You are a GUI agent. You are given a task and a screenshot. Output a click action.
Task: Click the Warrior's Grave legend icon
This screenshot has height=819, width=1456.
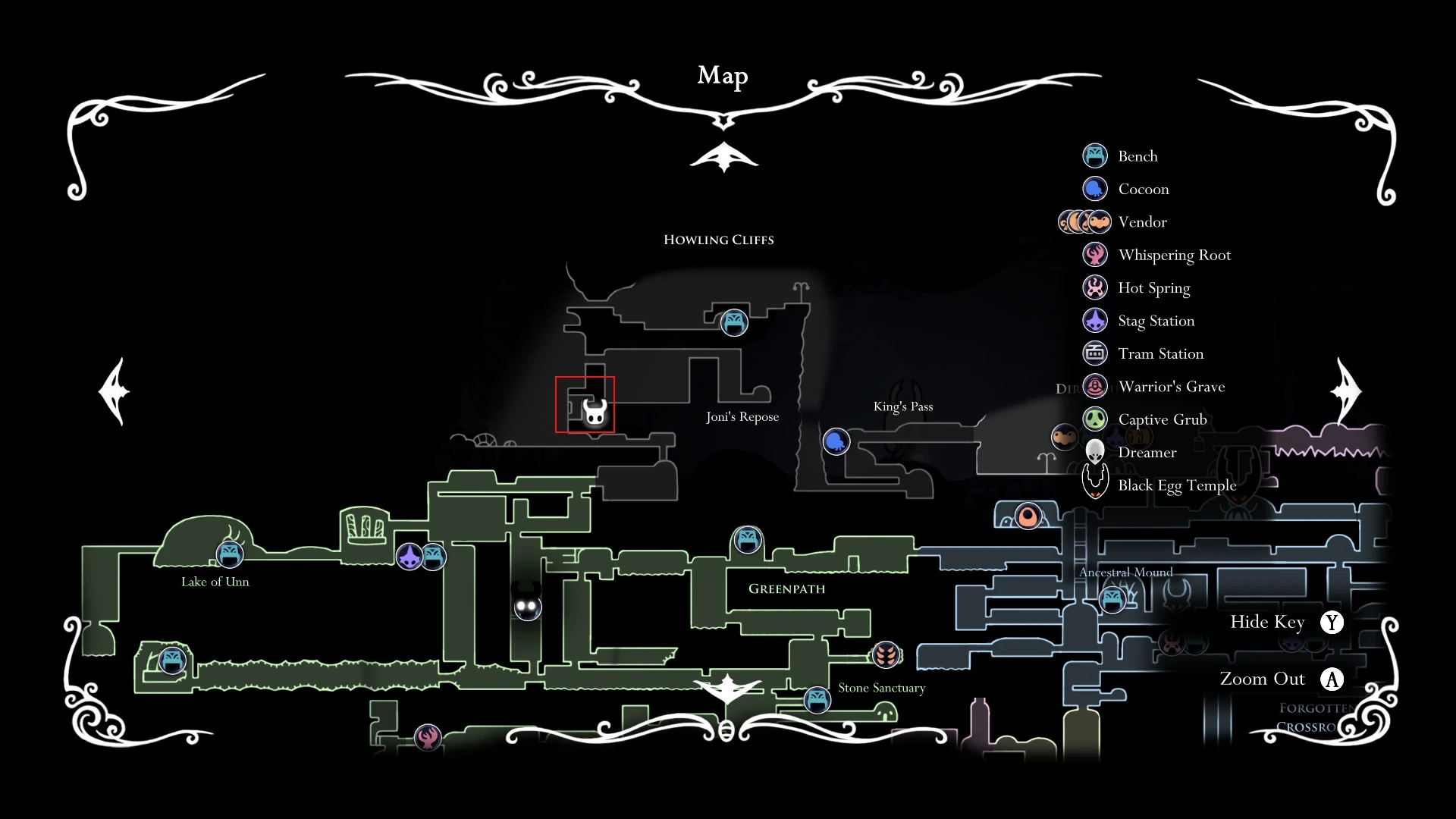click(x=1095, y=386)
